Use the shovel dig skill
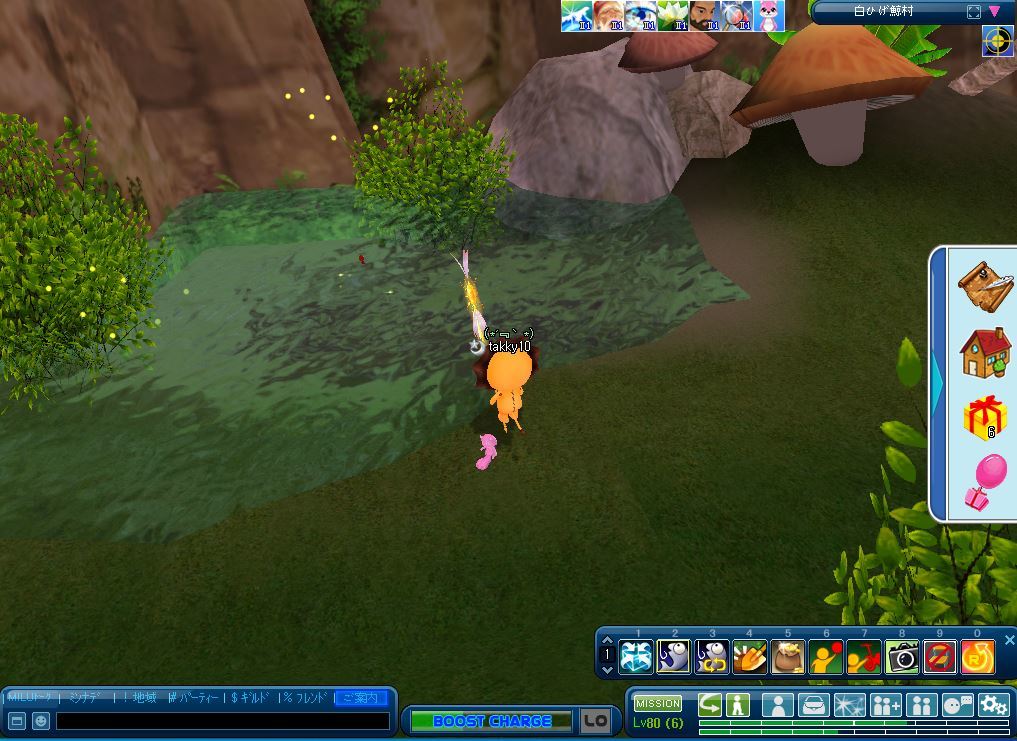The width and height of the screenshot is (1017, 741). click(x=749, y=657)
